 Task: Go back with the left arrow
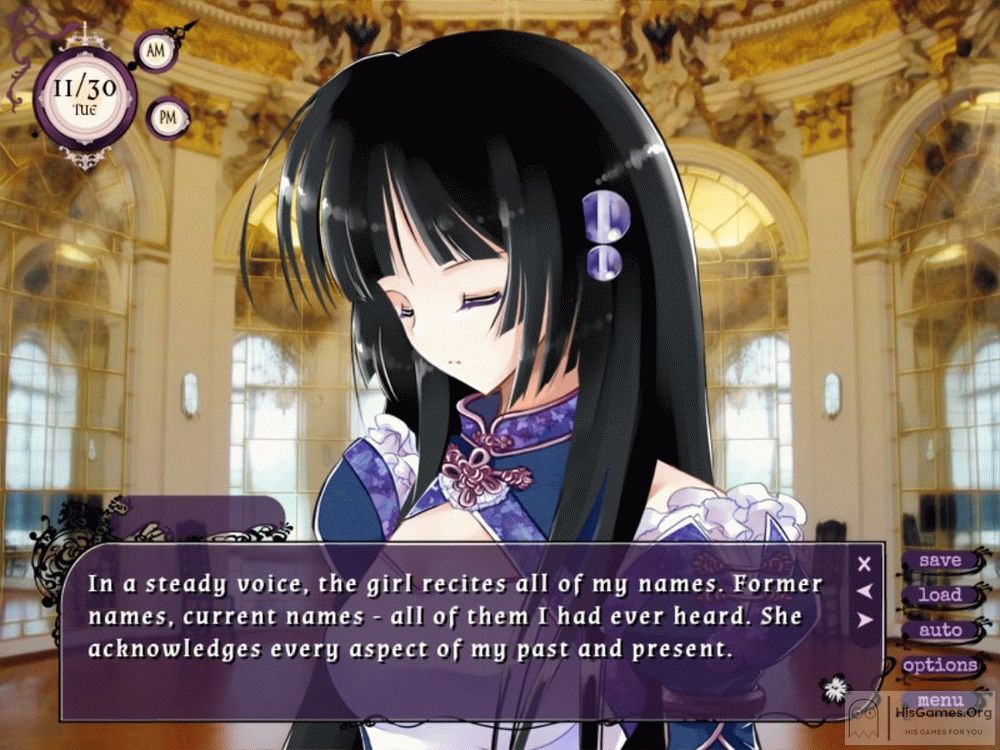coord(865,592)
